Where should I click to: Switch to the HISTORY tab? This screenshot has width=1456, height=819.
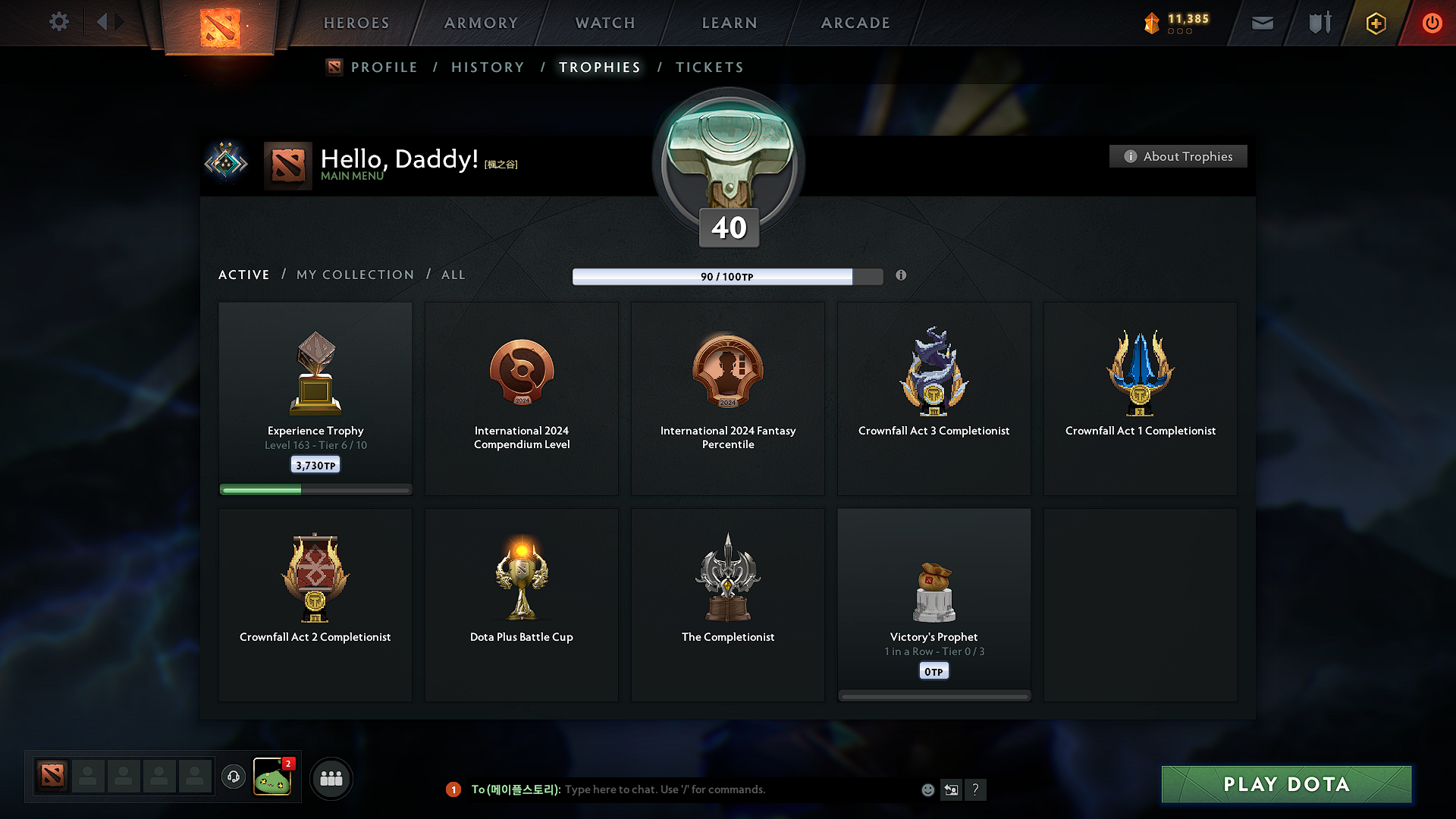tap(488, 67)
